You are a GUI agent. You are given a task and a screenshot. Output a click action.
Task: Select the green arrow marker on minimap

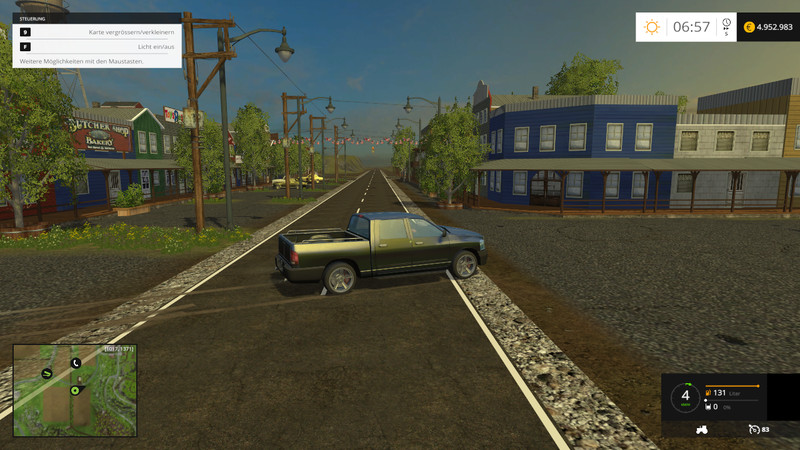tap(47, 373)
